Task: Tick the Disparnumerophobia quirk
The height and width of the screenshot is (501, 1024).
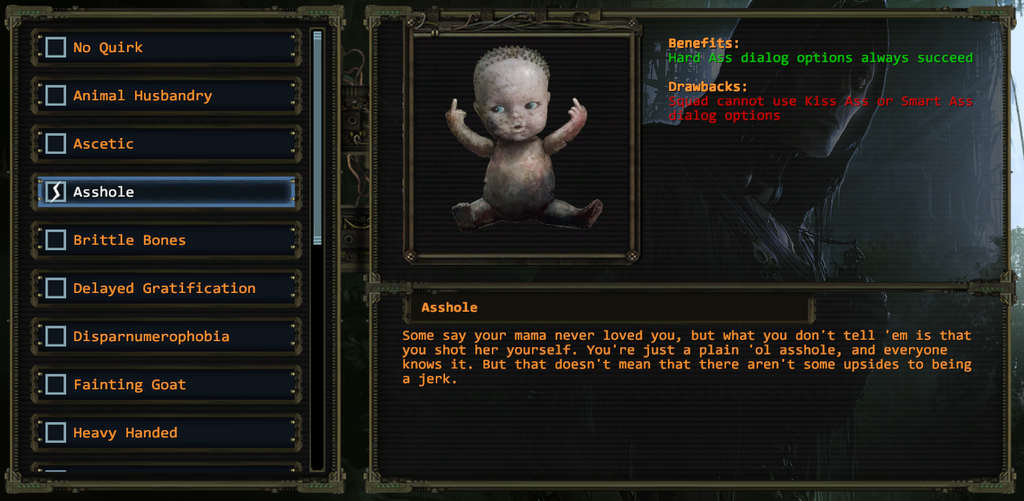Action: coord(56,336)
